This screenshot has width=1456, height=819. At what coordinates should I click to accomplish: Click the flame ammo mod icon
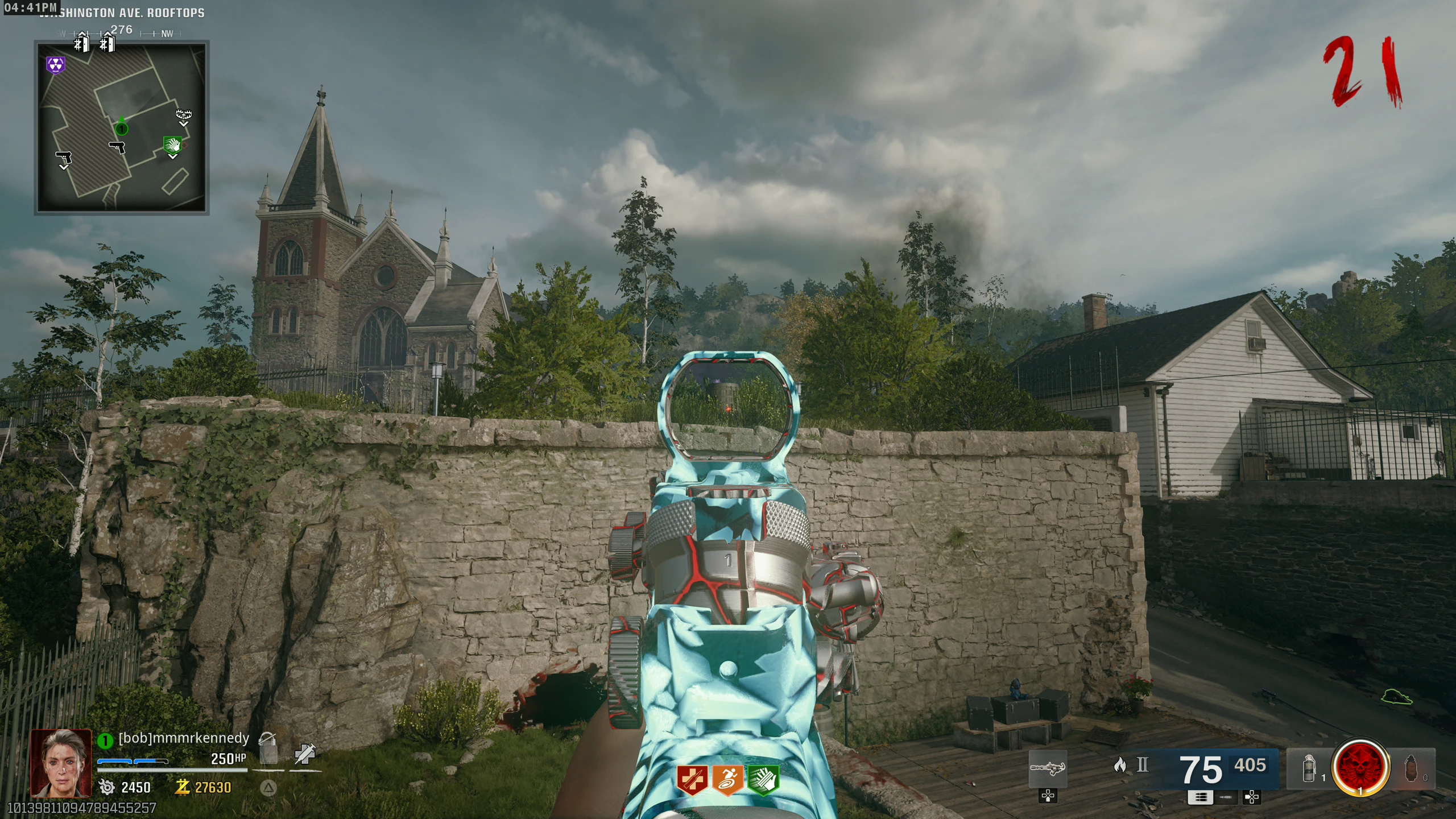[x=1120, y=765]
